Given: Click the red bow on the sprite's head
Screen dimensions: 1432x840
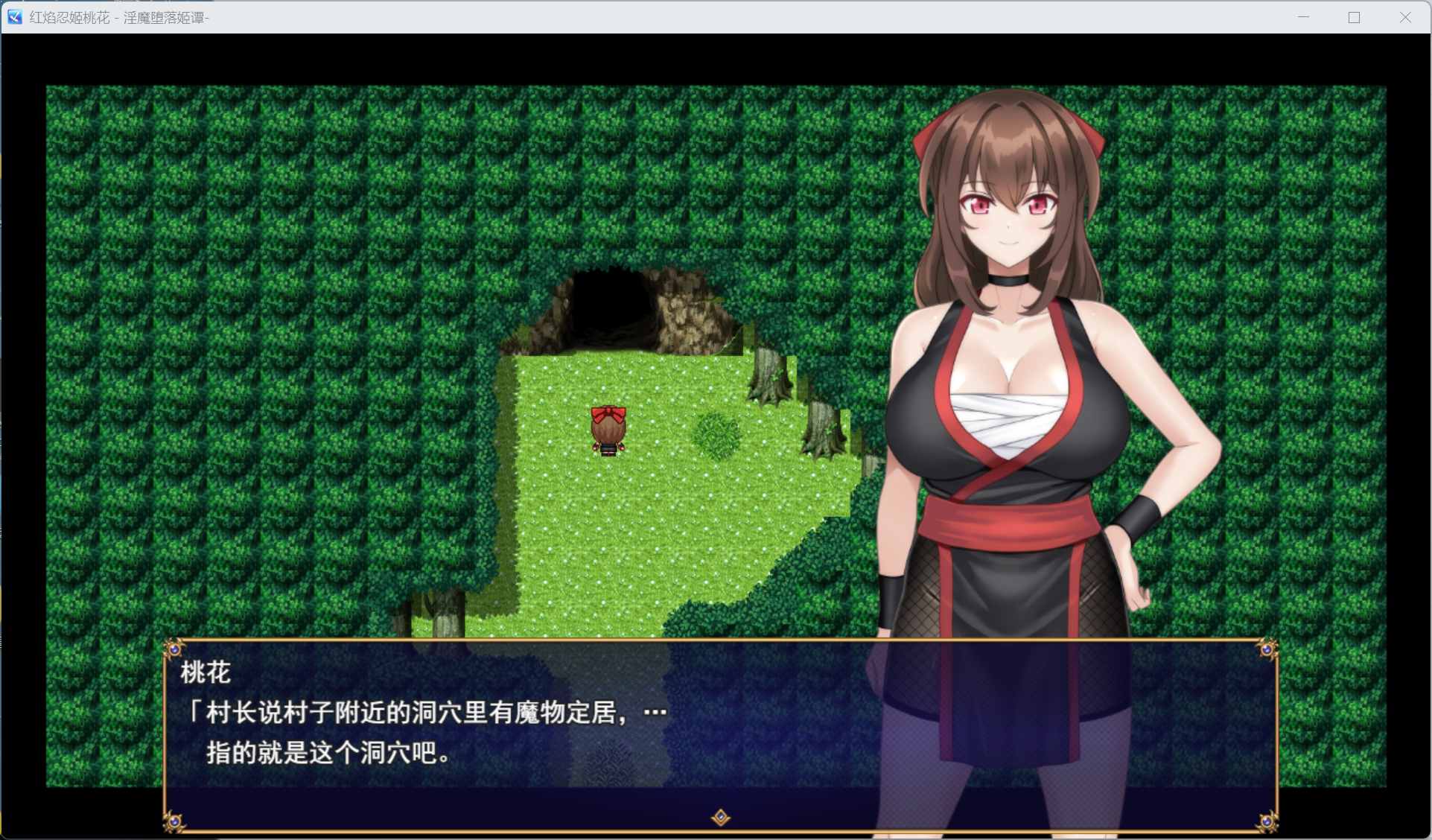Looking at the screenshot, I should point(608,412).
